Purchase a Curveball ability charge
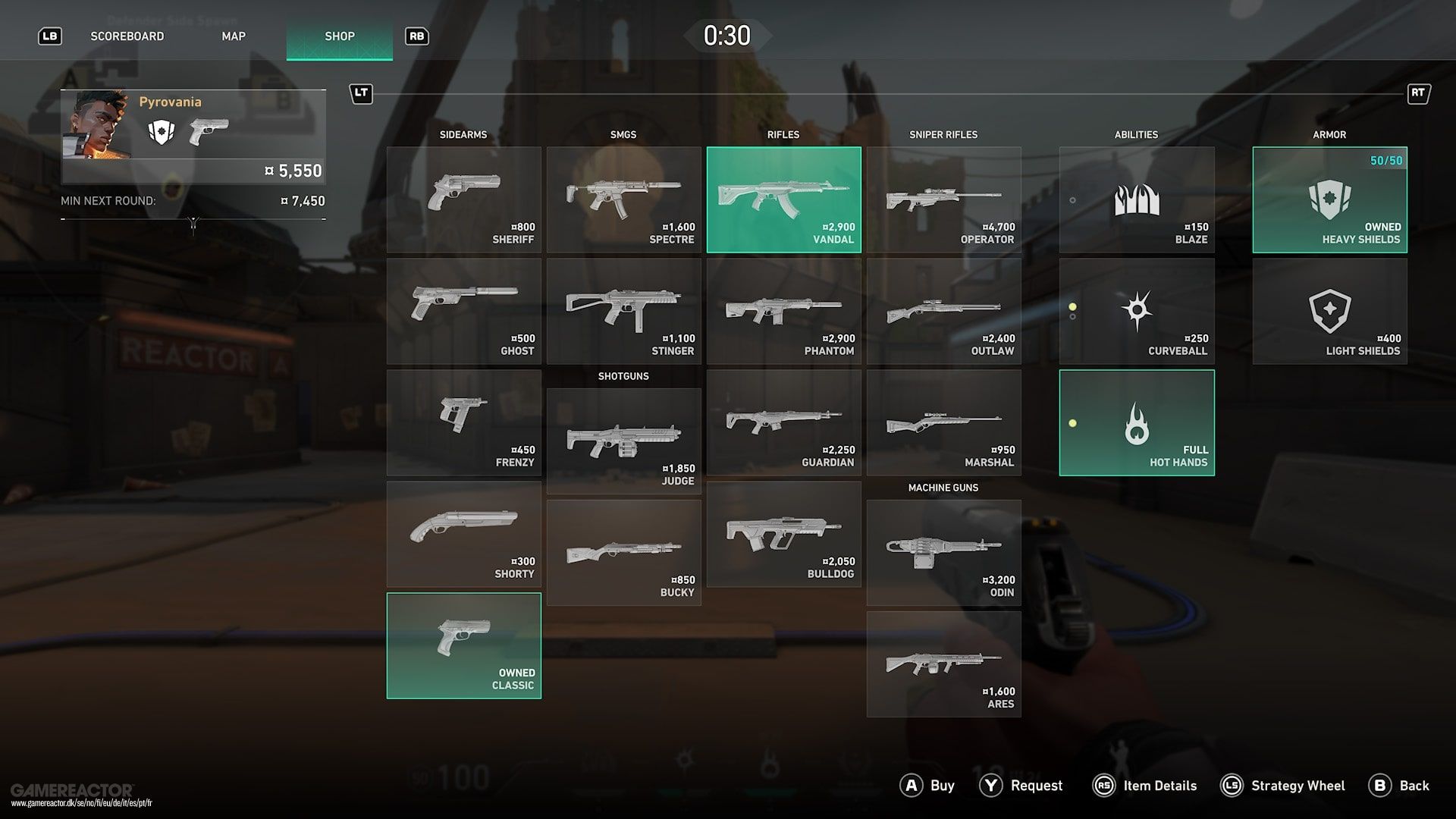 coord(1136,311)
